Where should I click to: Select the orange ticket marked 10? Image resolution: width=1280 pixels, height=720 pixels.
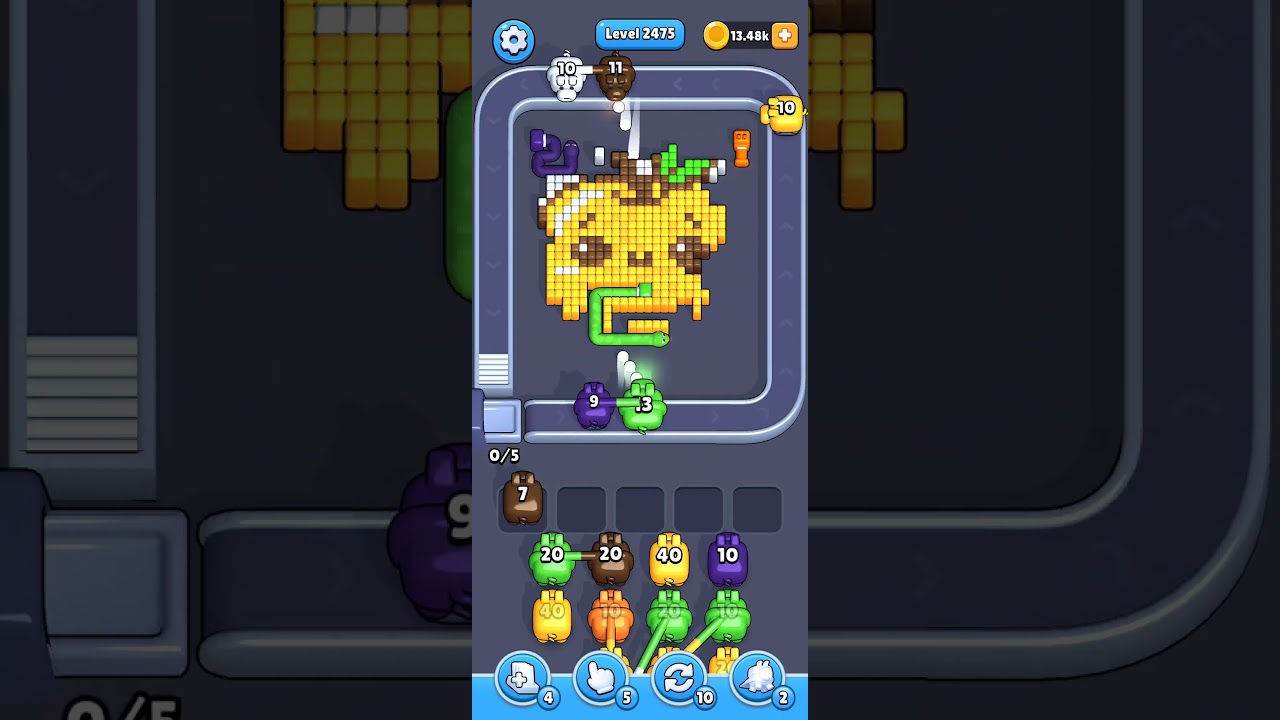(x=783, y=112)
